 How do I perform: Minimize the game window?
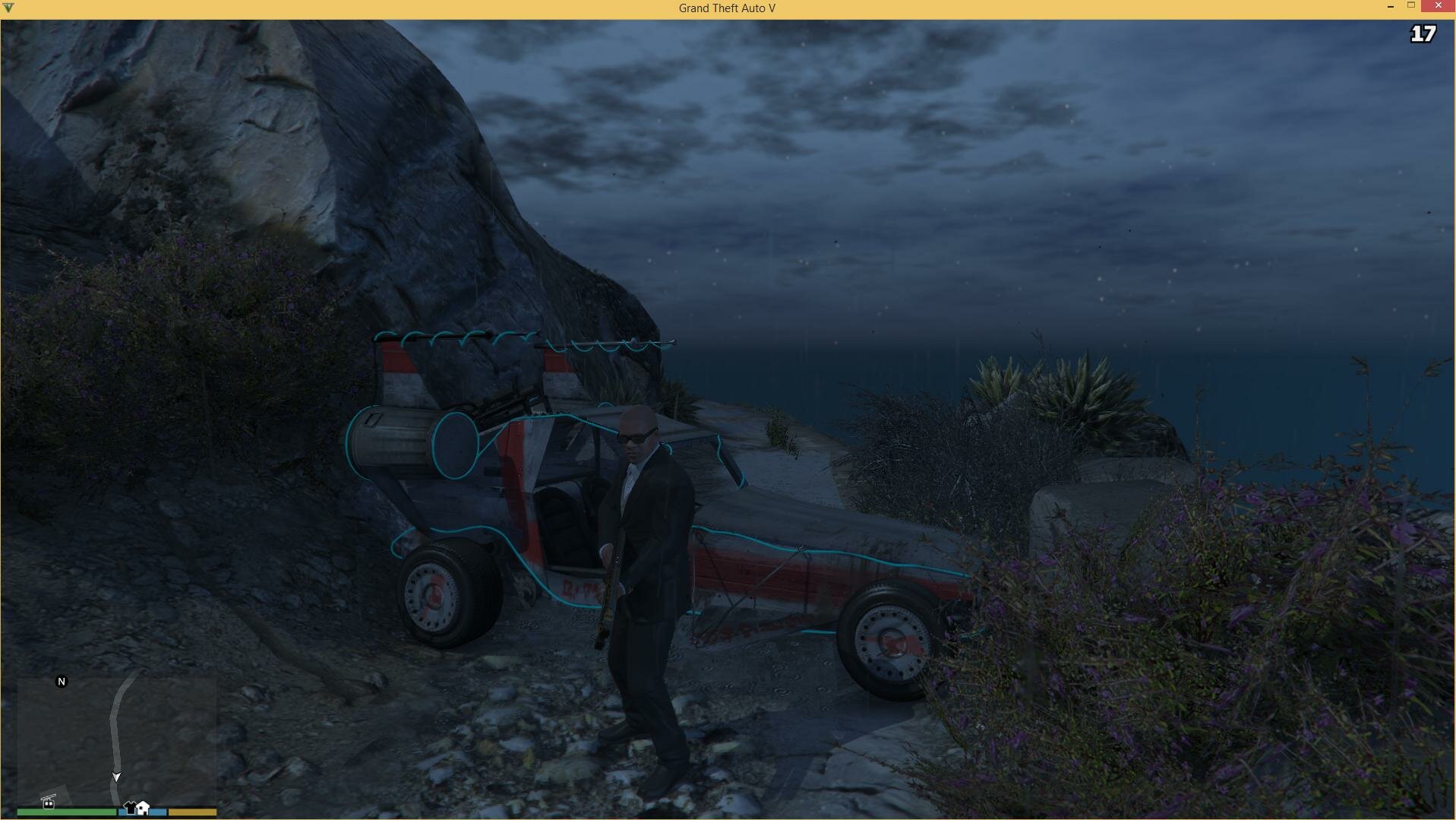click(1390, 6)
